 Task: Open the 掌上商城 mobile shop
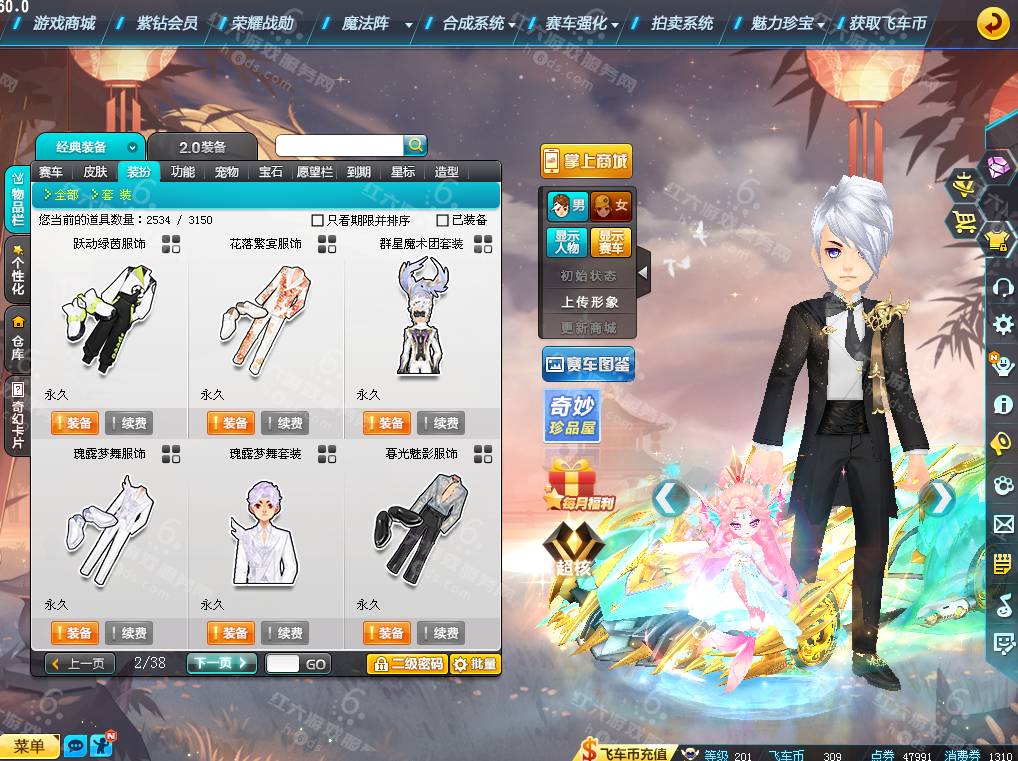(x=587, y=161)
